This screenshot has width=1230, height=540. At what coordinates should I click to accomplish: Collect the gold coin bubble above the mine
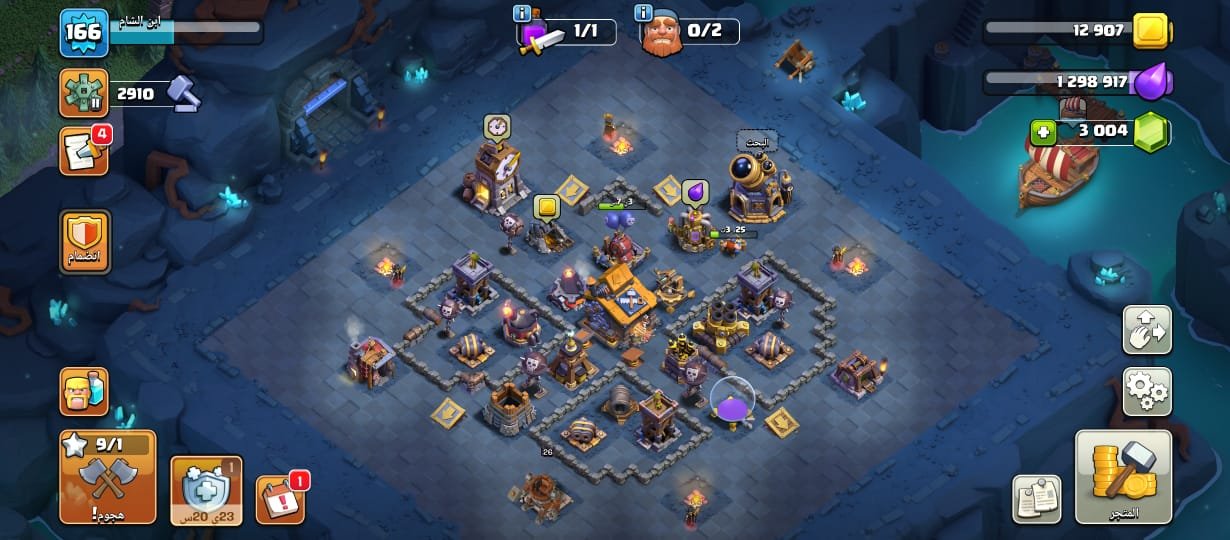point(546,207)
